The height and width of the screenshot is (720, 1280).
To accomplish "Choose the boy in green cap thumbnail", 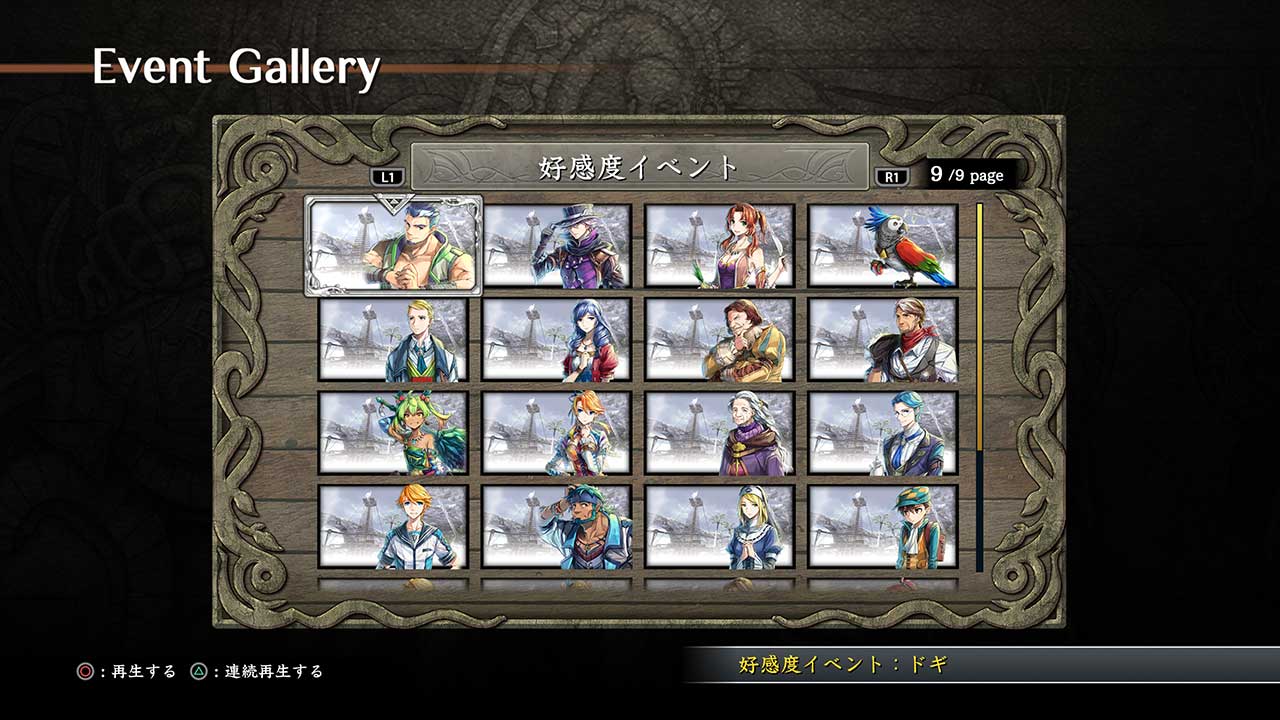I will [883, 526].
